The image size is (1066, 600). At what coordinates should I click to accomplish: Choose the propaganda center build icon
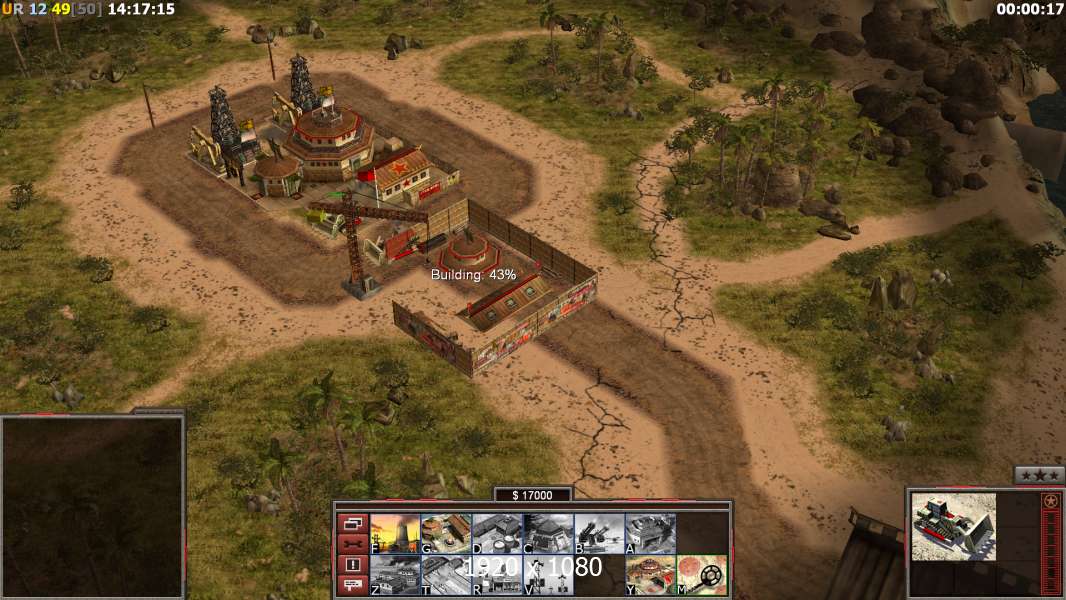pyautogui.click(x=497, y=574)
